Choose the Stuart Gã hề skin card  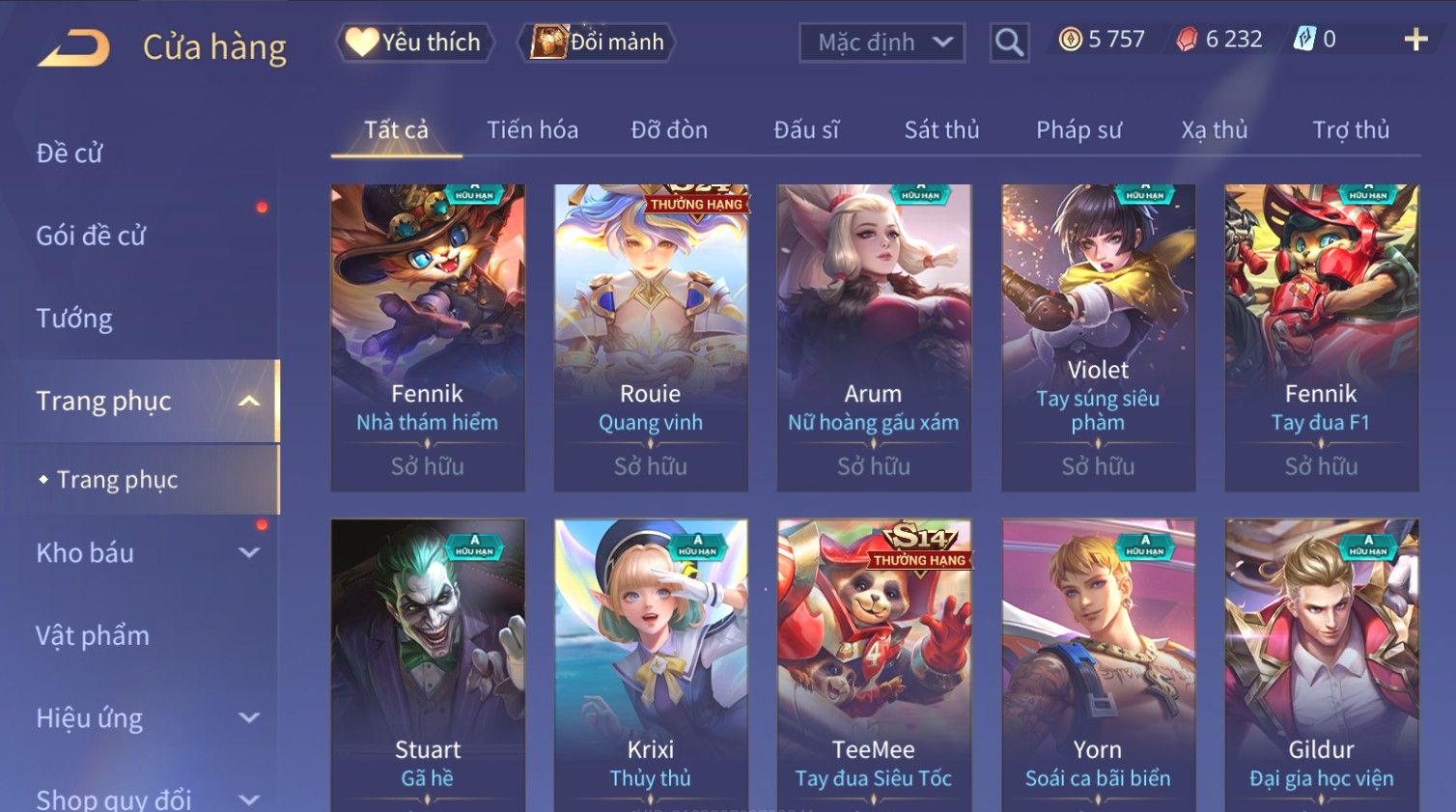(x=428, y=666)
